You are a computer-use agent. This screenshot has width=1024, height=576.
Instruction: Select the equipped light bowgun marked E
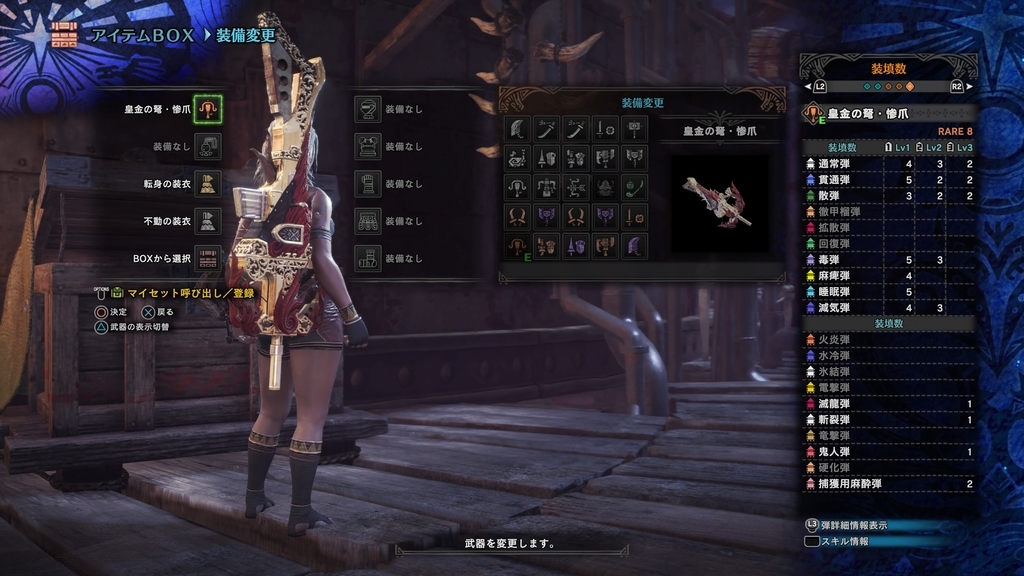[518, 246]
